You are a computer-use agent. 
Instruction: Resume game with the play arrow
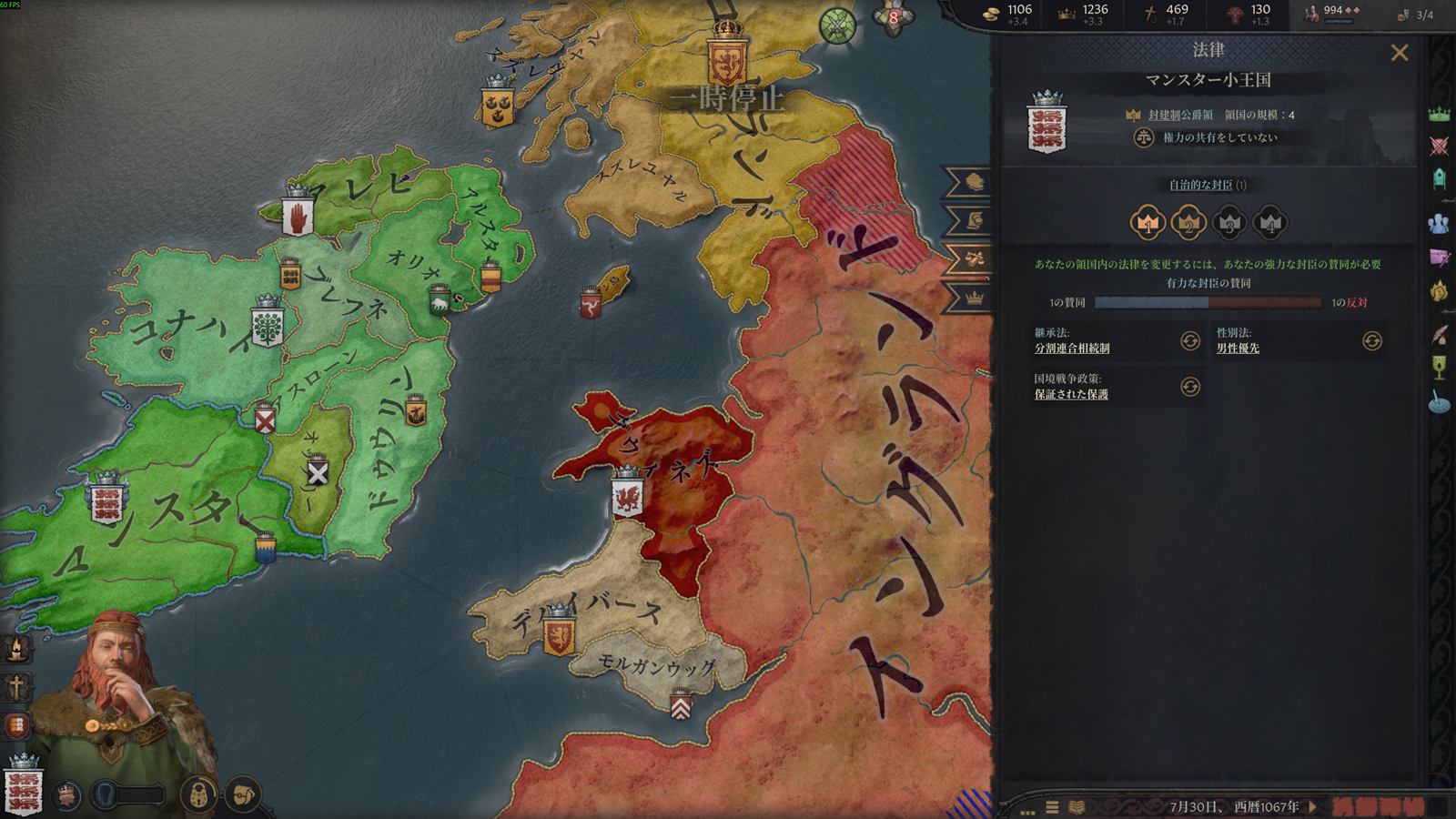(x=1312, y=806)
